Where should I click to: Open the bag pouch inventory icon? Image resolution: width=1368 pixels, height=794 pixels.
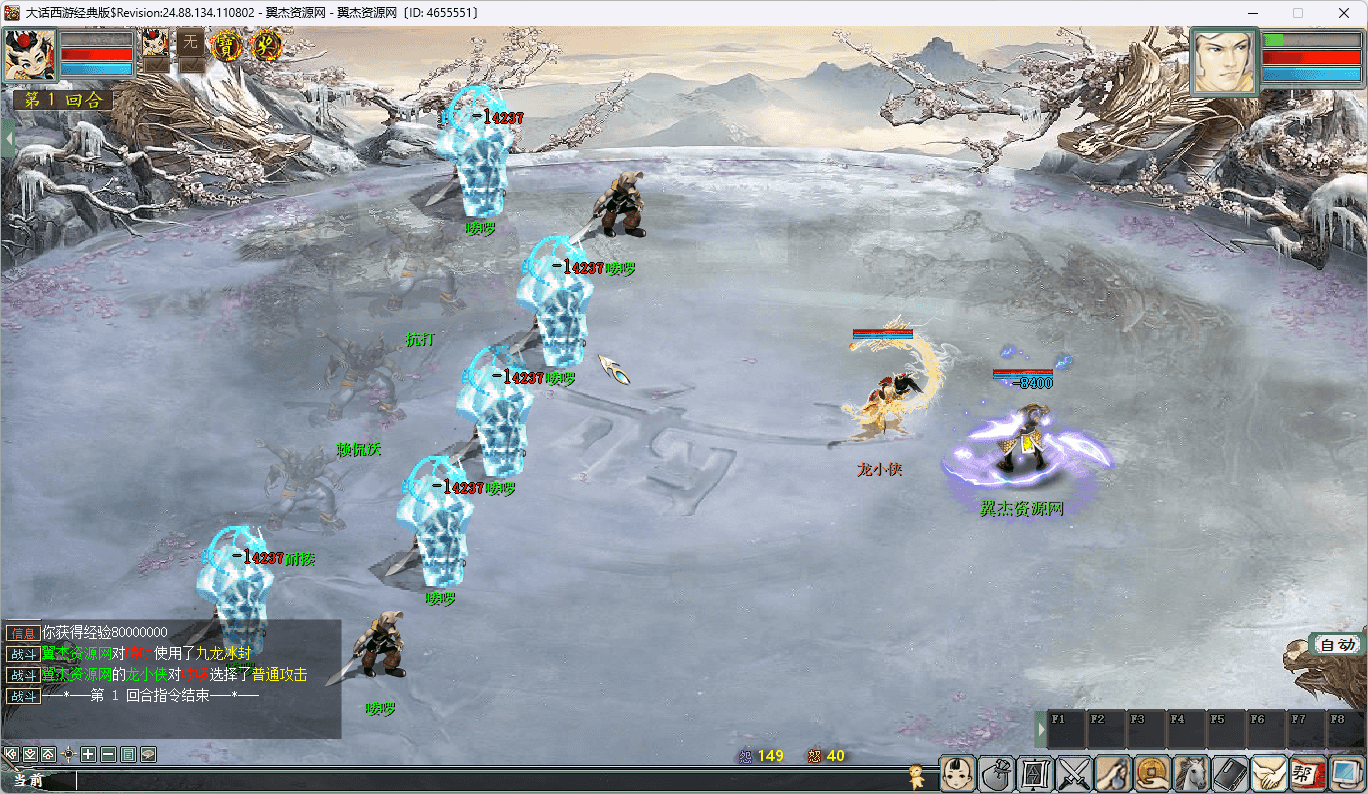(x=996, y=774)
